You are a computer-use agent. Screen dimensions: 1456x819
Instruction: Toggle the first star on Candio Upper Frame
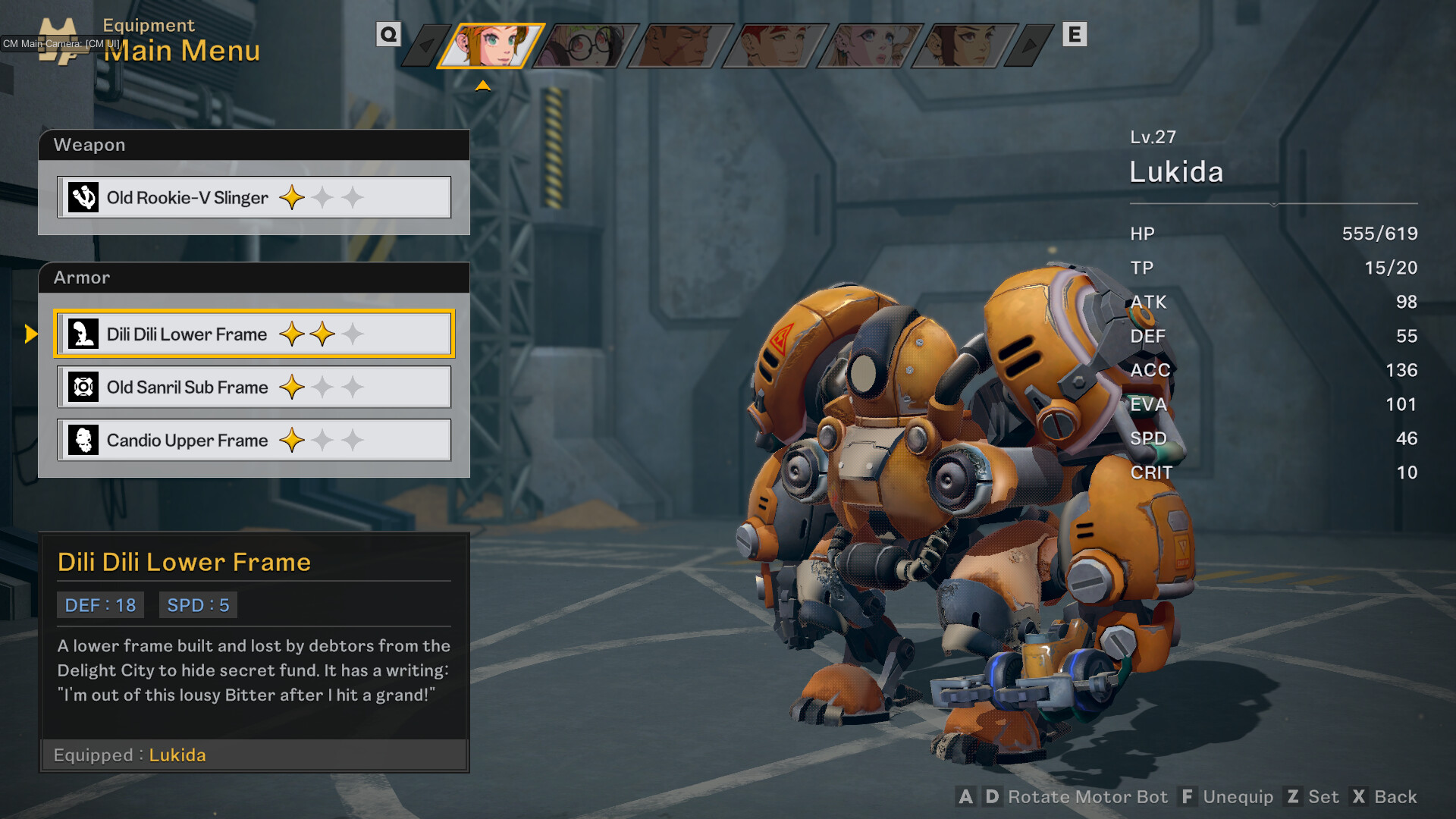tap(291, 440)
